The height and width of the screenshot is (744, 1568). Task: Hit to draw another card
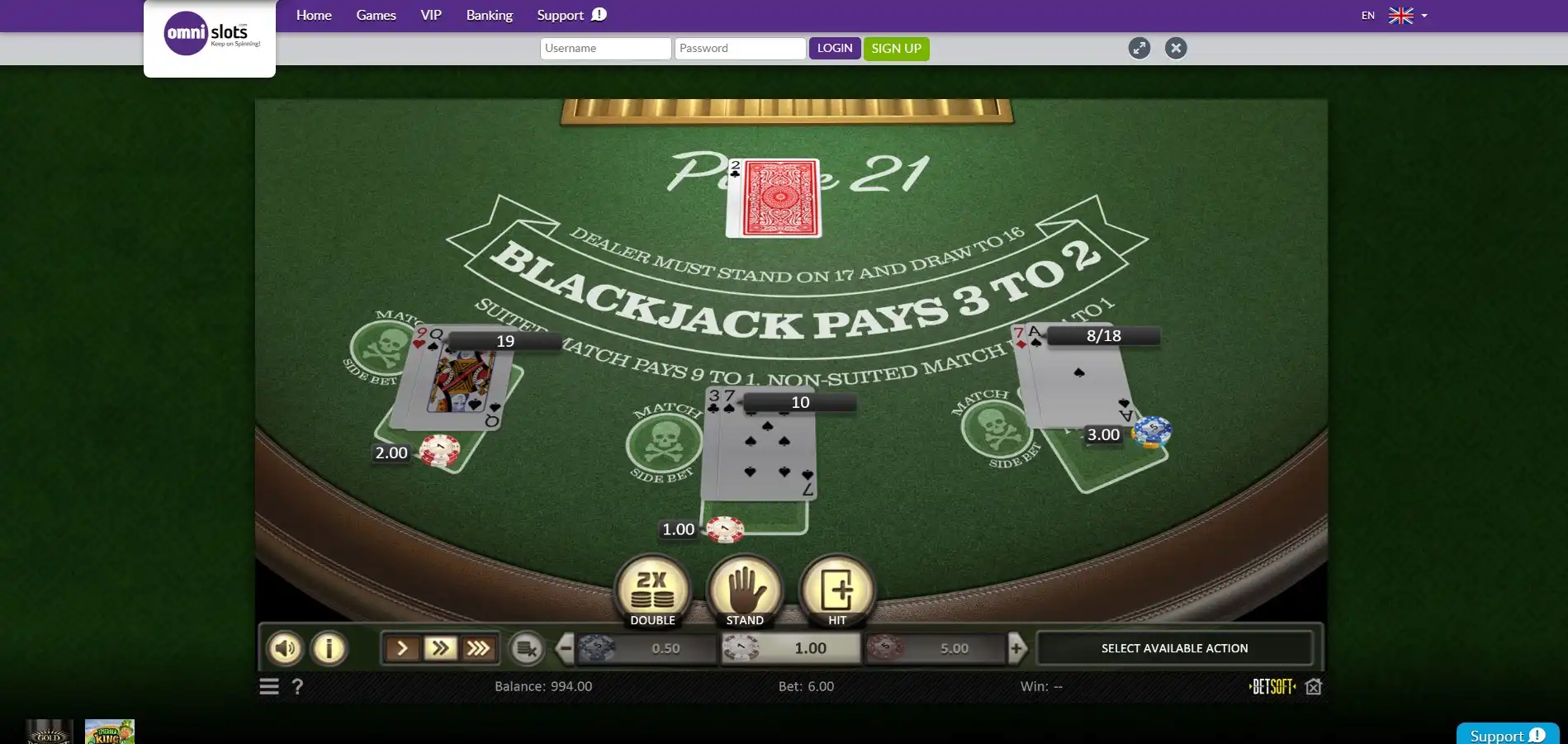point(837,590)
